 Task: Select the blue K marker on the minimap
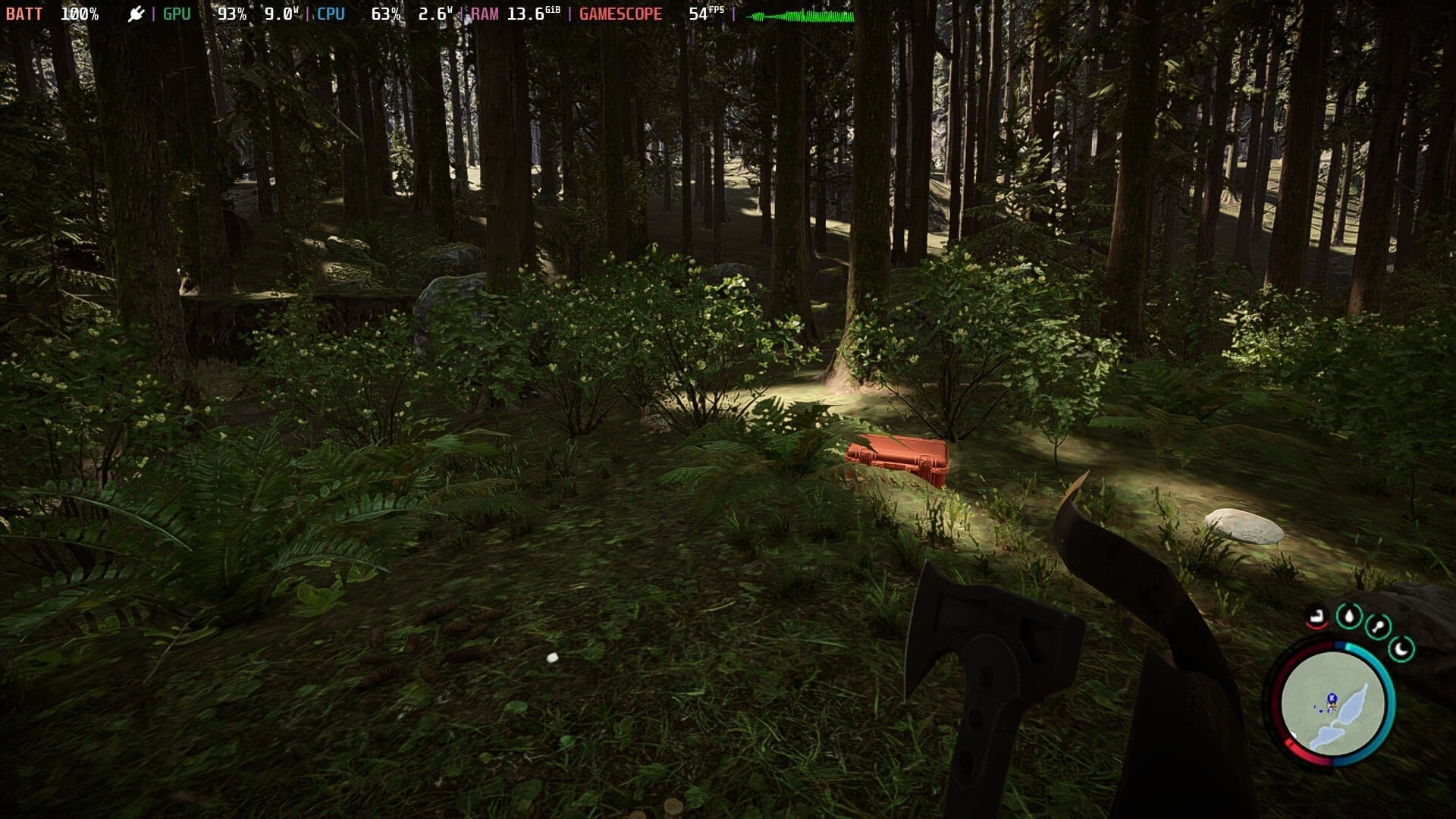coord(1331,698)
